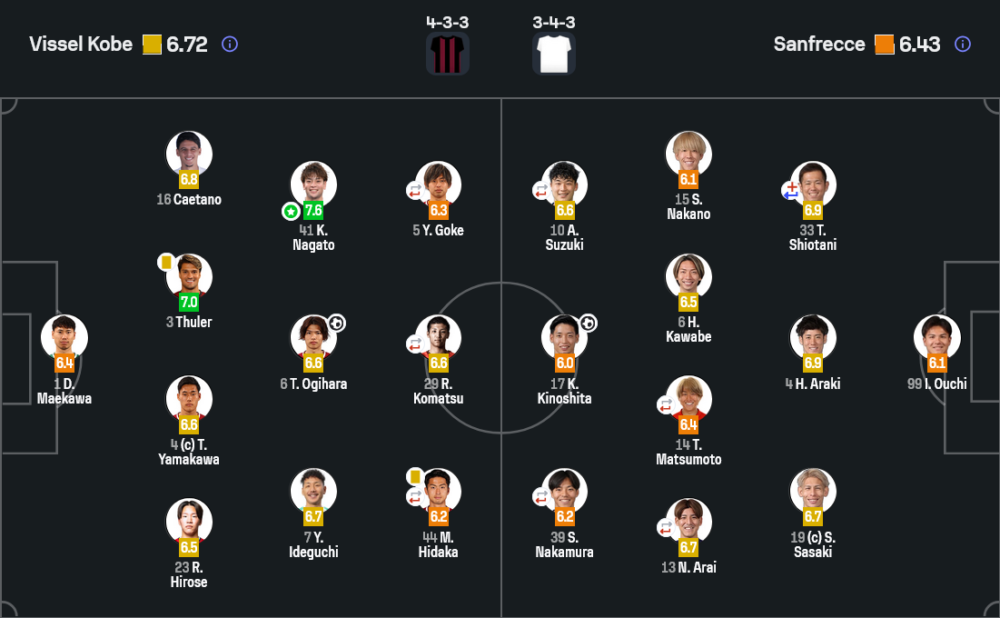Open goalkeeper D. Maekawa's player card
1000x618 pixels.
click(x=64, y=338)
